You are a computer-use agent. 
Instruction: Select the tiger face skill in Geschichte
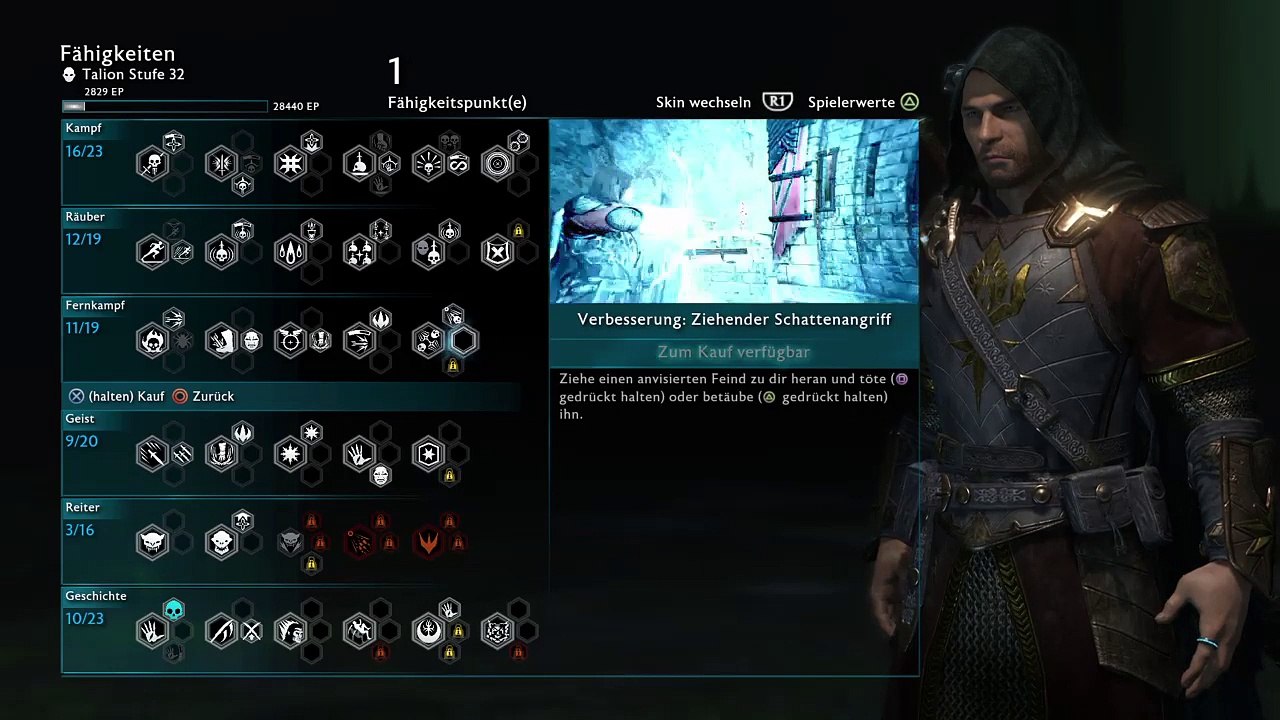pos(497,631)
